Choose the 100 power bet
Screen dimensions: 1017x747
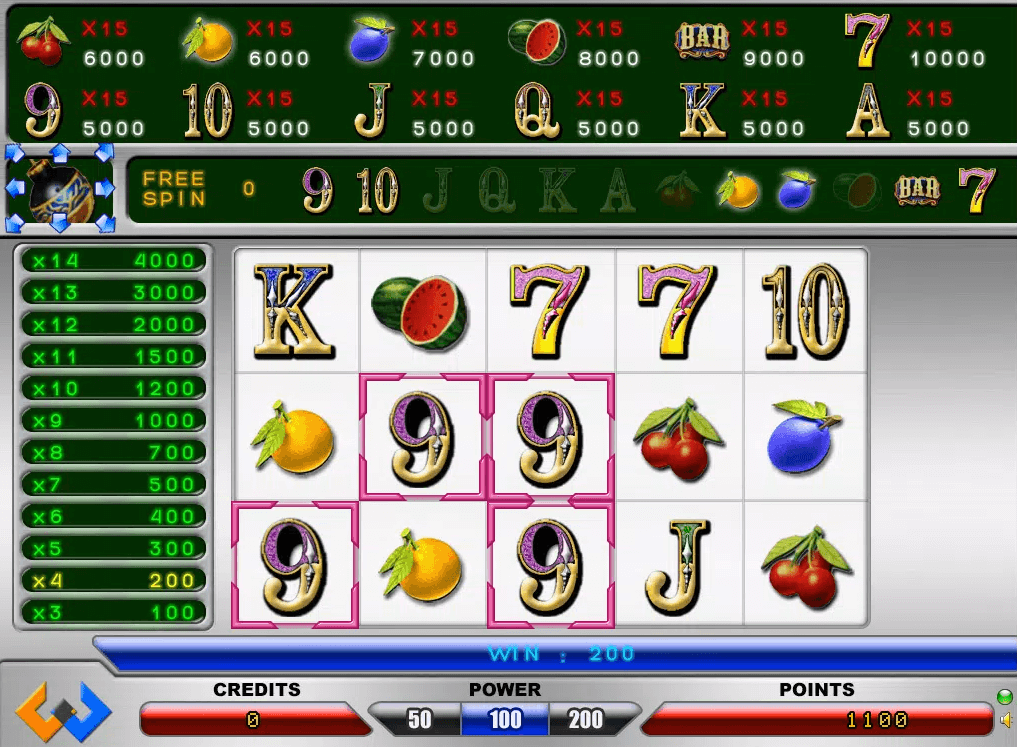(505, 719)
